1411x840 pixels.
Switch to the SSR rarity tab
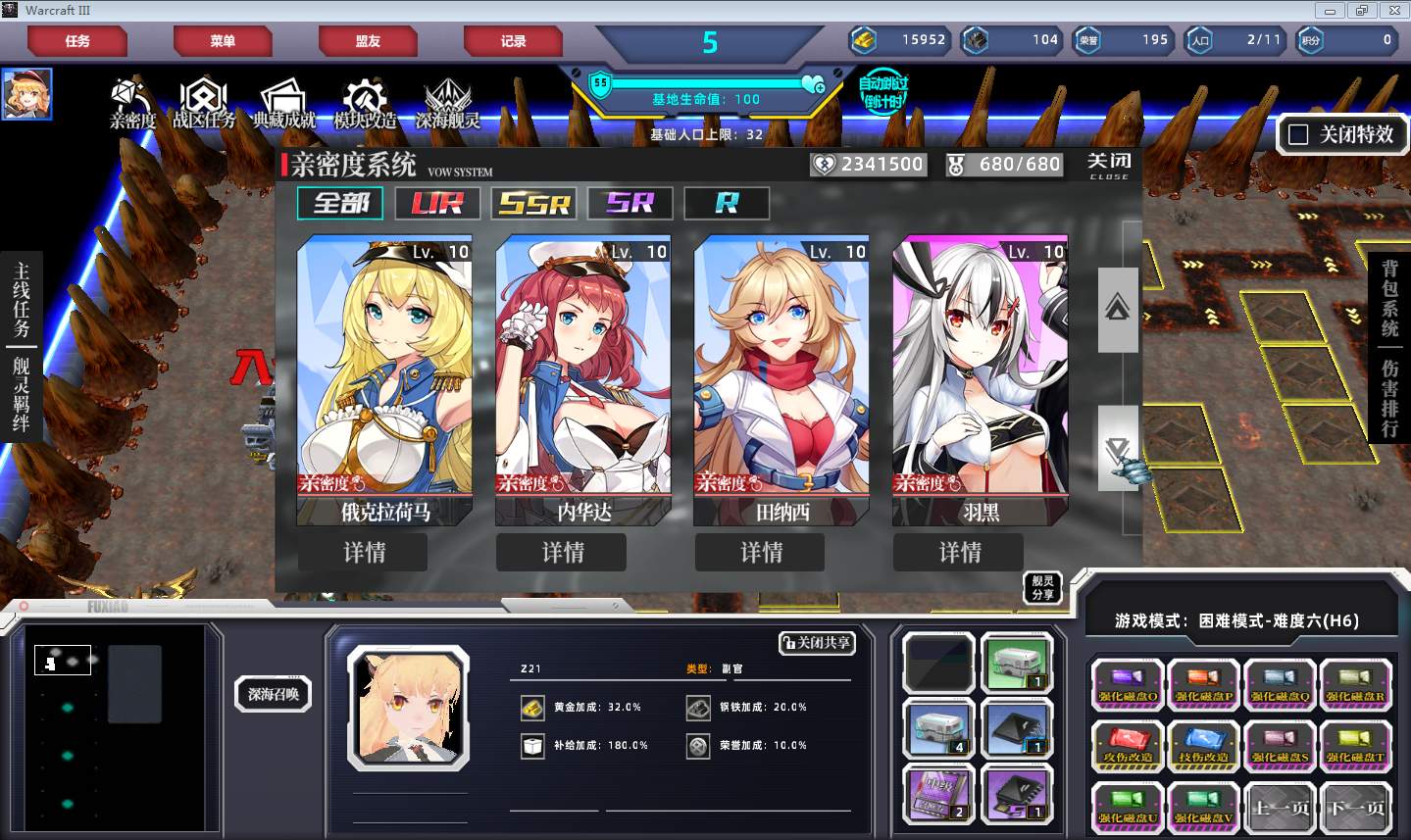click(533, 203)
